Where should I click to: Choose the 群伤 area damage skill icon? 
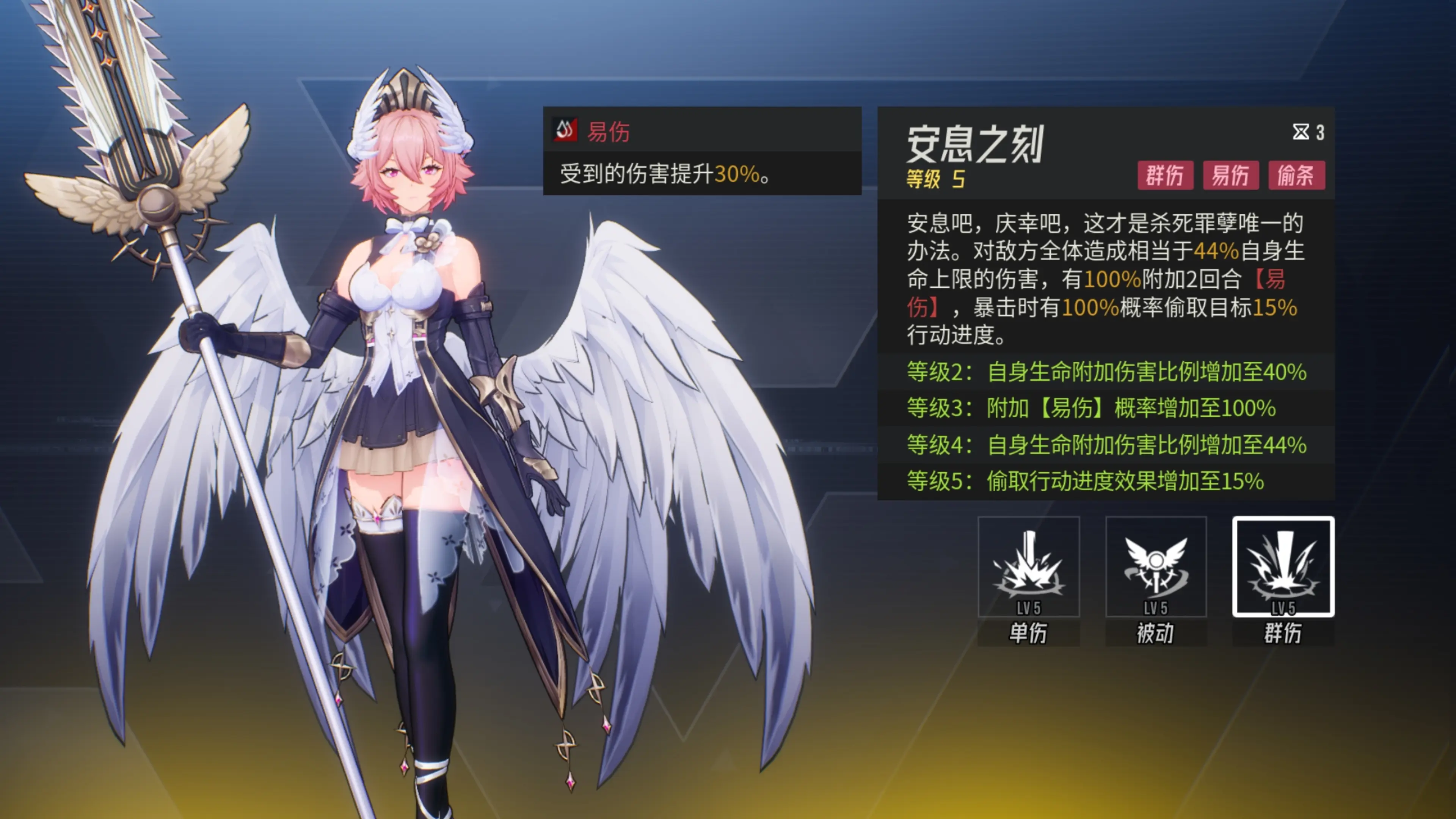coord(1283,567)
